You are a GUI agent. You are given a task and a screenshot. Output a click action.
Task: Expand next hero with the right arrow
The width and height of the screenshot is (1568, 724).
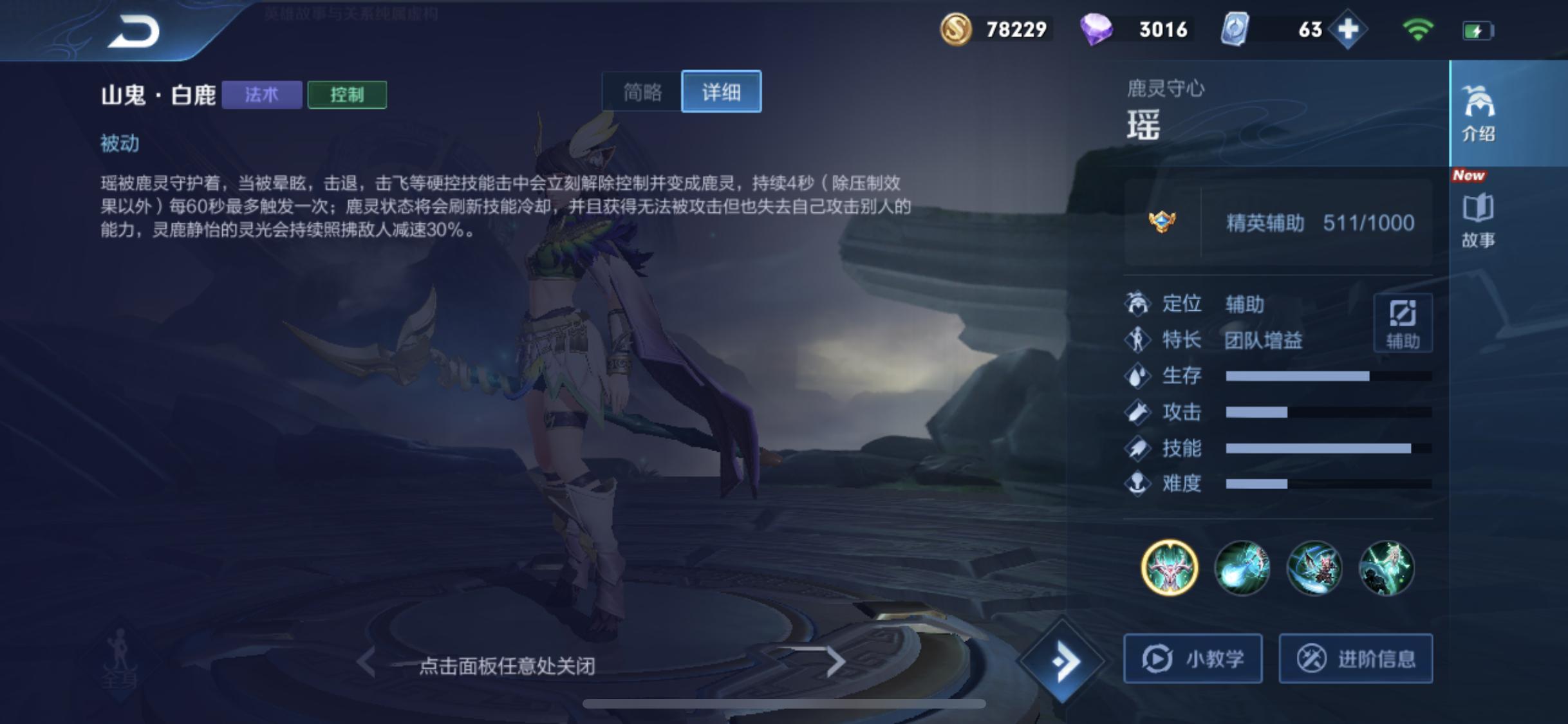click(835, 662)
